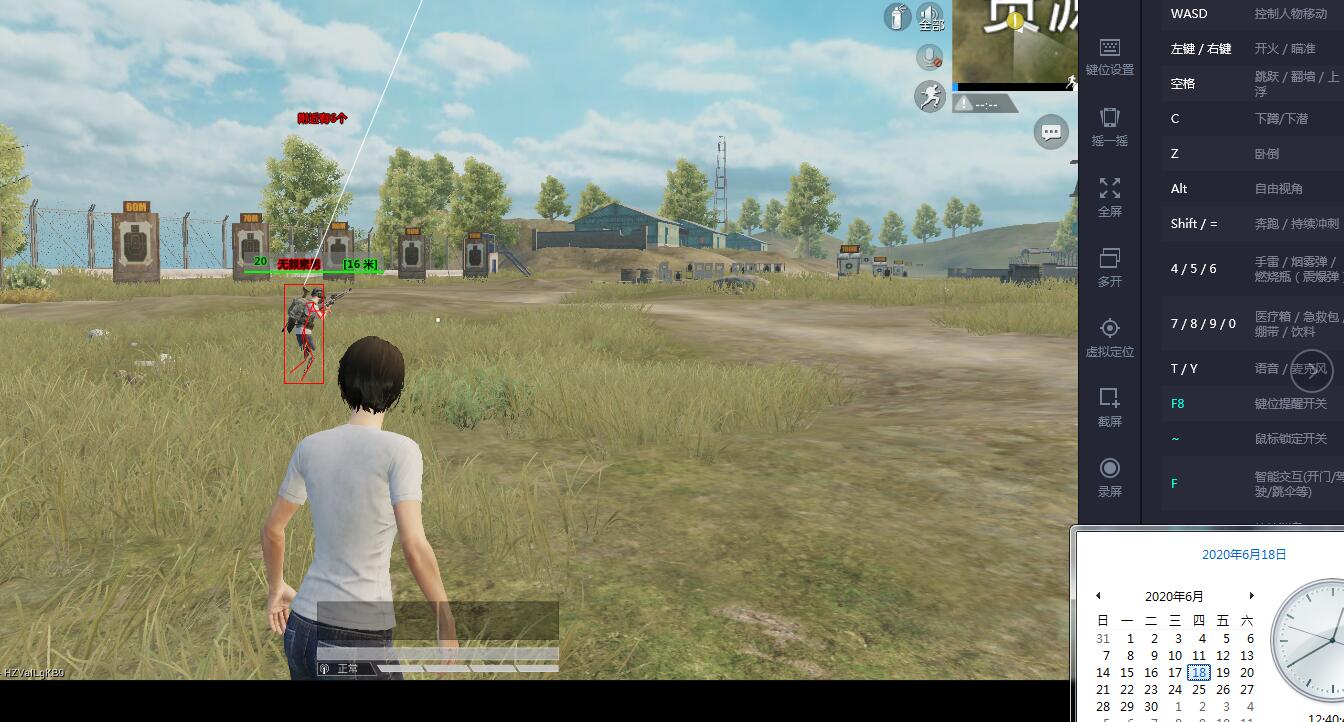Toggle the 全部 speaker voice setting
The height and width of the screenshot is (722, 1344).
pos(930,17)
